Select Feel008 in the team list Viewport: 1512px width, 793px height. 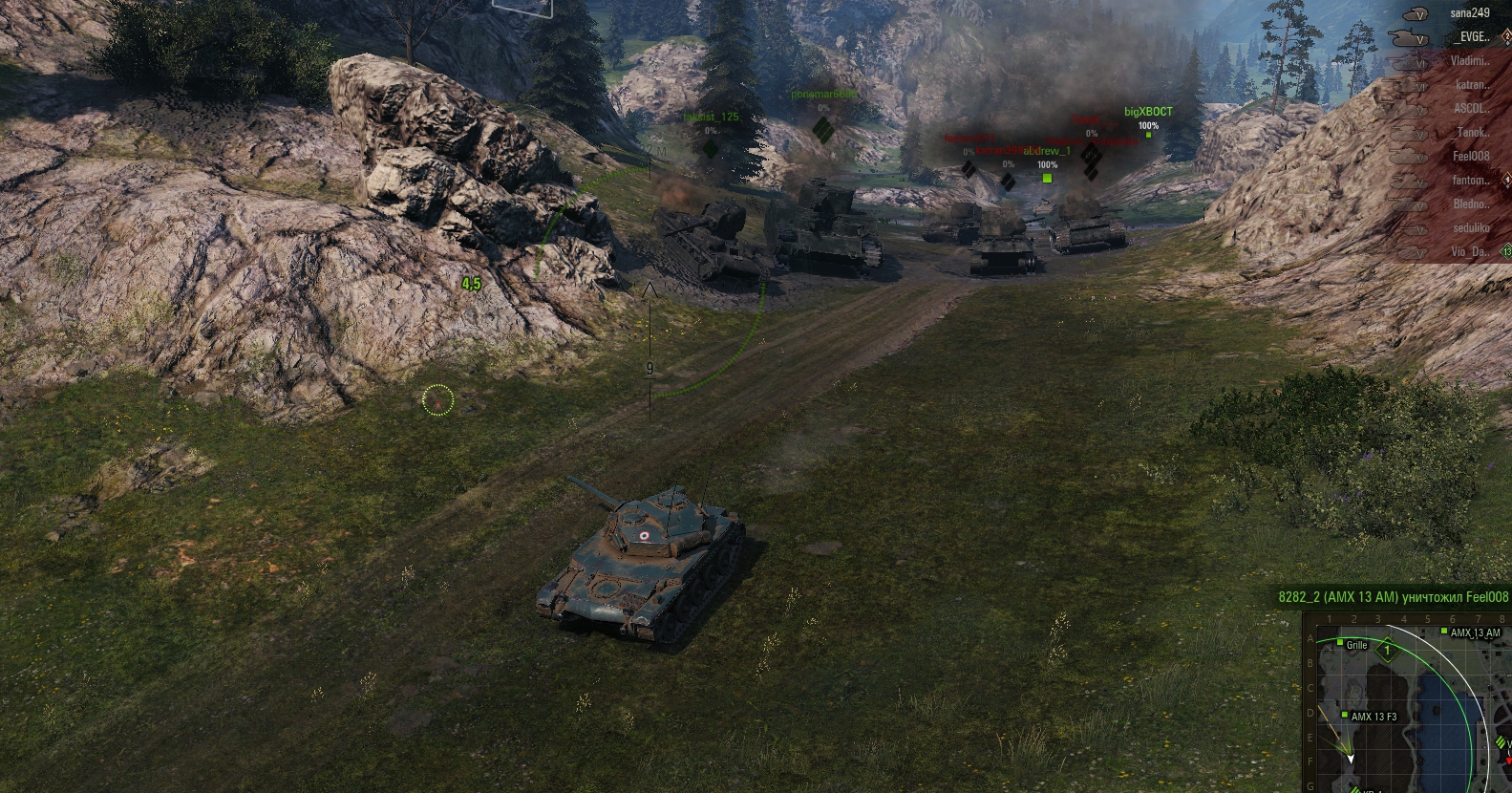click(1471, 157)
